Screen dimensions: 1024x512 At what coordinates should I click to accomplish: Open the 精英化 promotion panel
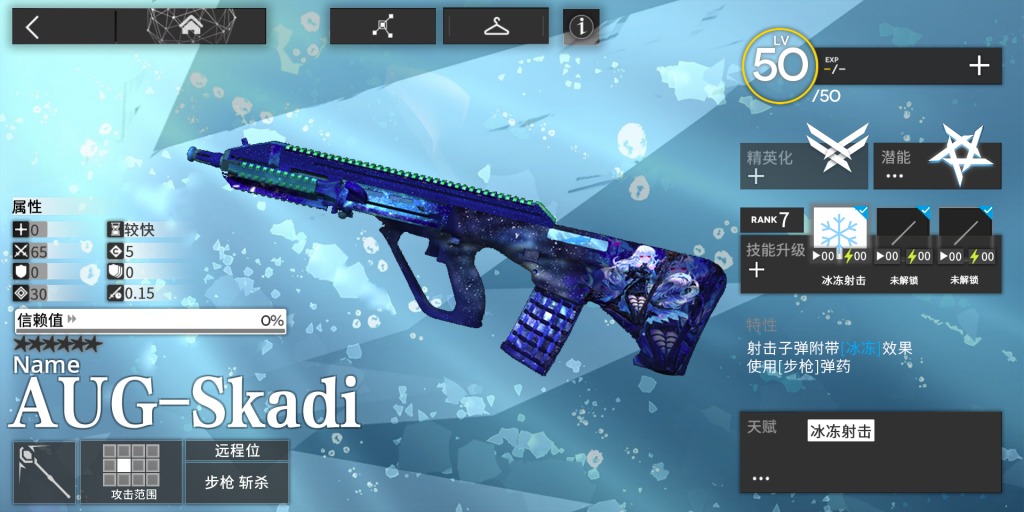pos(803,165)
